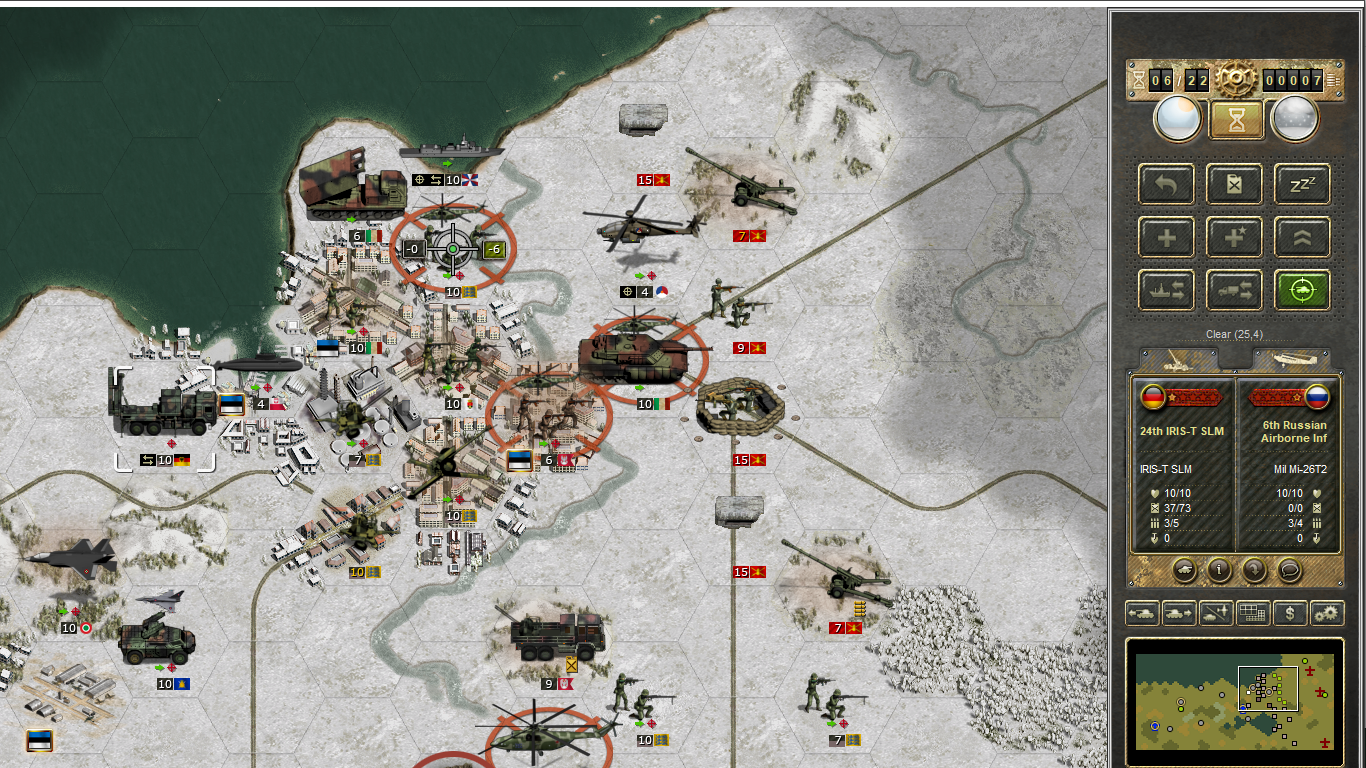
Task: Click the fuel canister supply button
Action: (1234, 184)
